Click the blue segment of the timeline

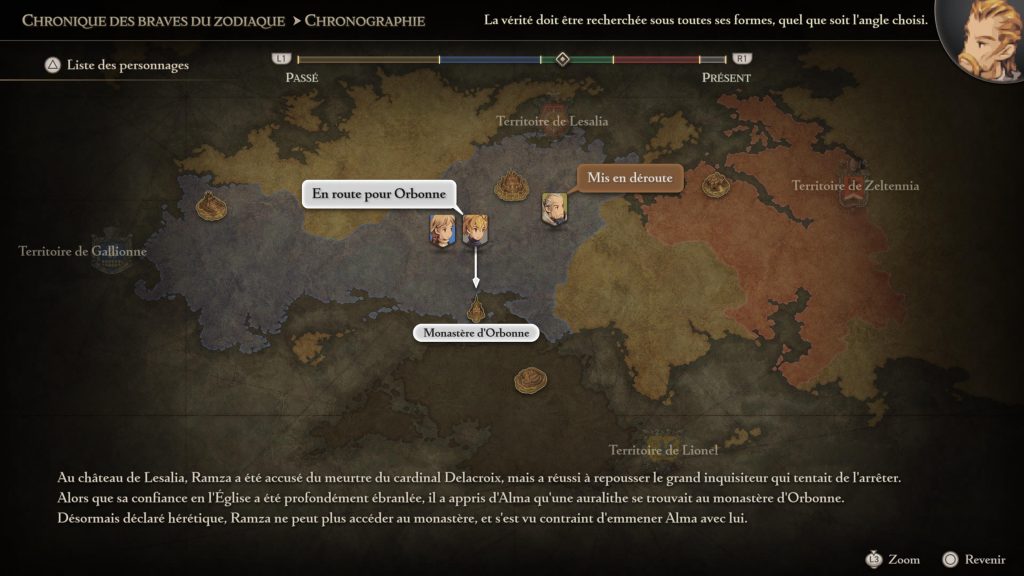point(490,60)
